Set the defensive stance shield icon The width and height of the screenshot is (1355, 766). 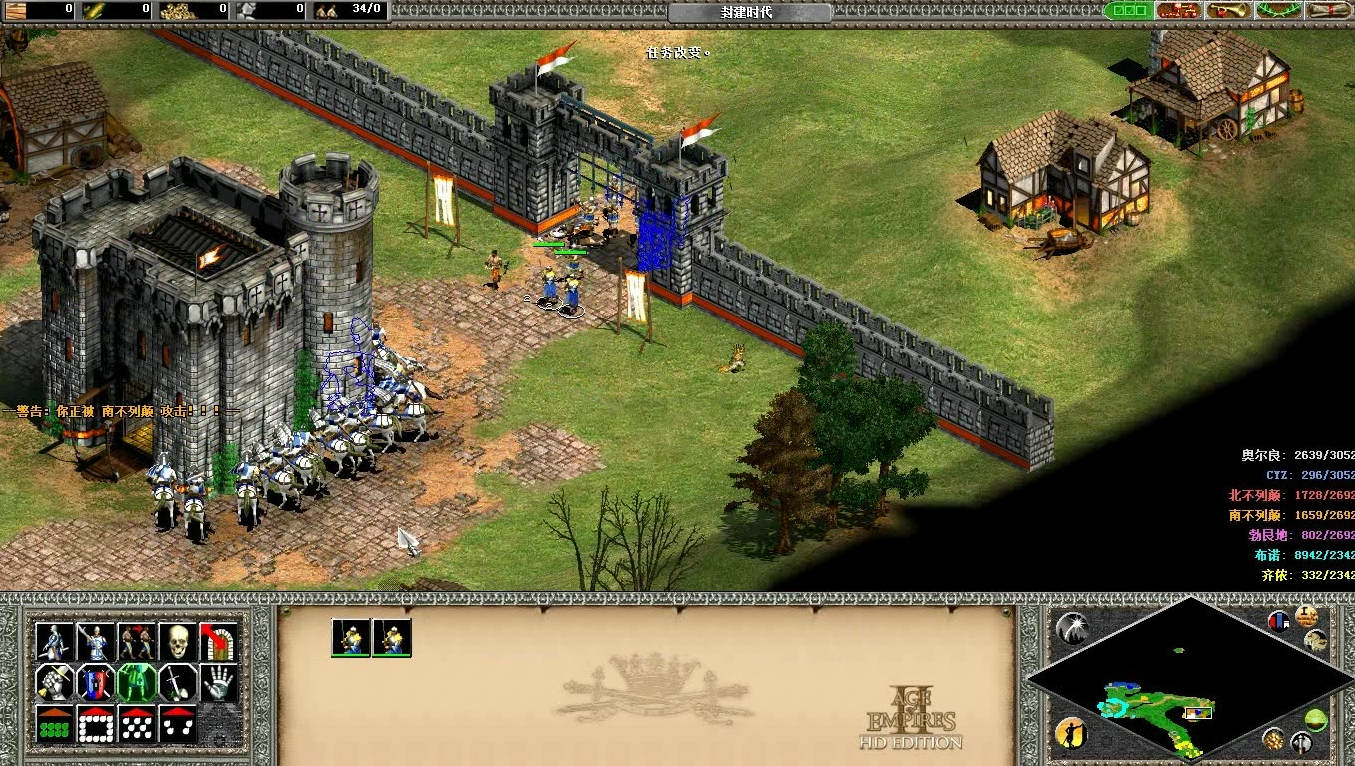(96, 682)
